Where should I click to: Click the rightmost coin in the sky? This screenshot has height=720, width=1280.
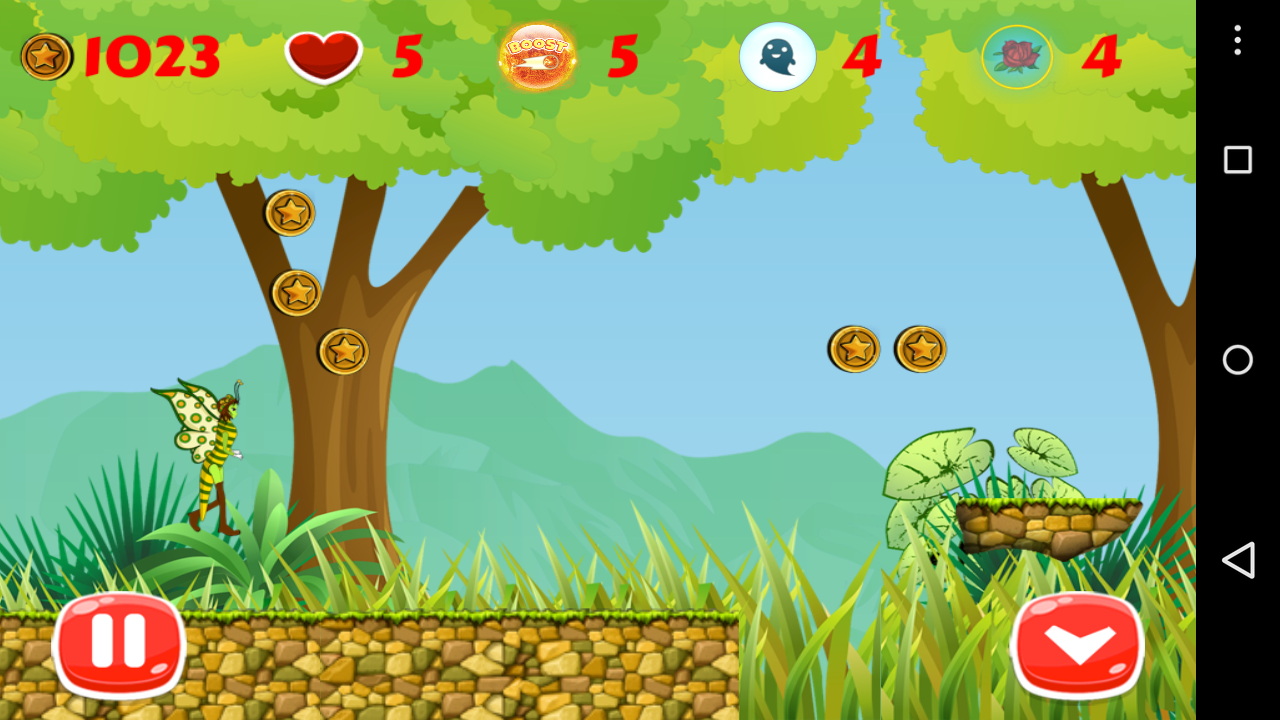coord(920,348)
